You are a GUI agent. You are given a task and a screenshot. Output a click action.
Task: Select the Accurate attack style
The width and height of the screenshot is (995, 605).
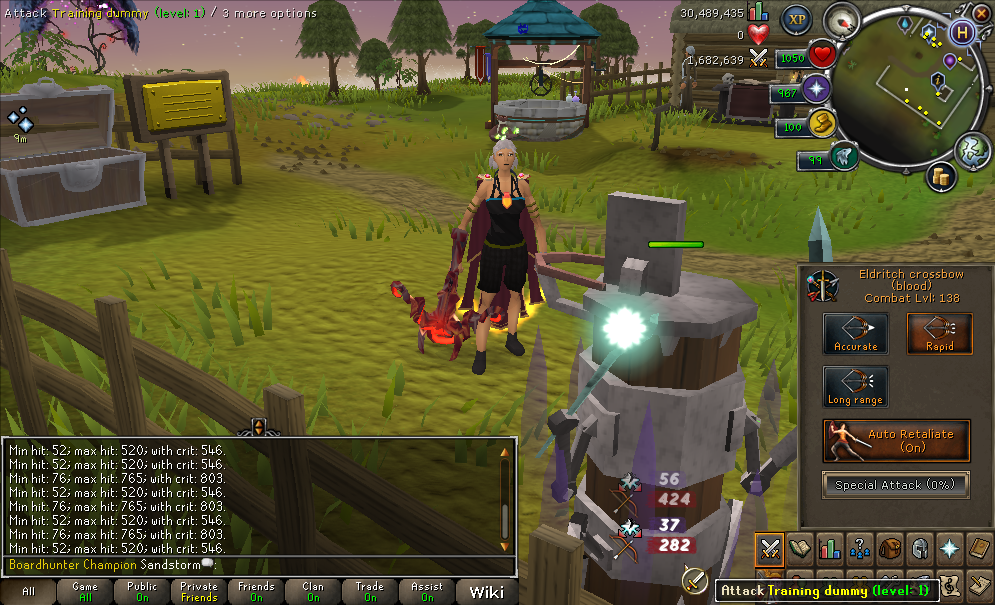click(855, 334)
